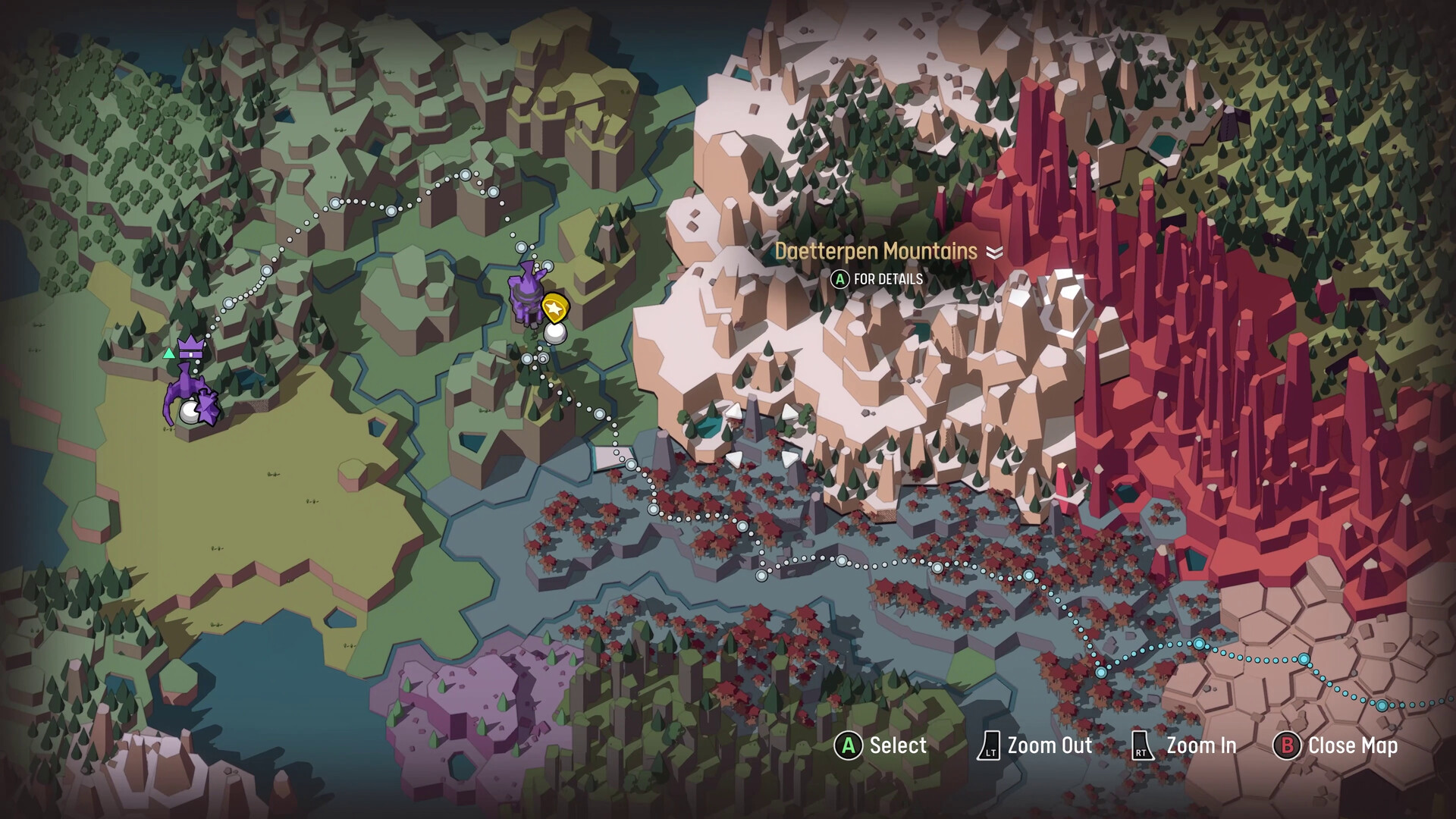Screen dimensions: 1456x819
Task: Click the Zoom In label
Action: 1200,745
